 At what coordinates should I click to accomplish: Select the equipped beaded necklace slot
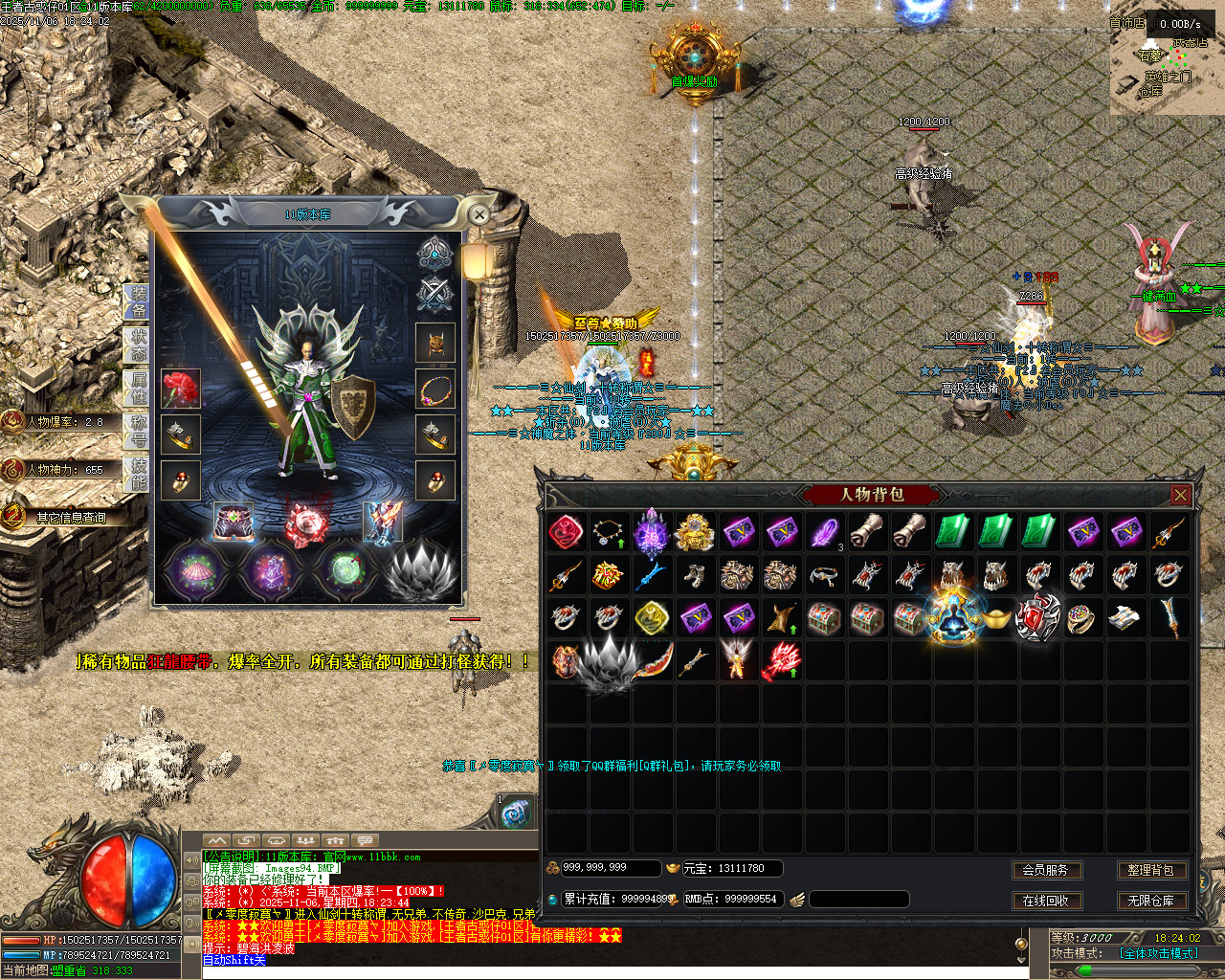pos(435,390)
